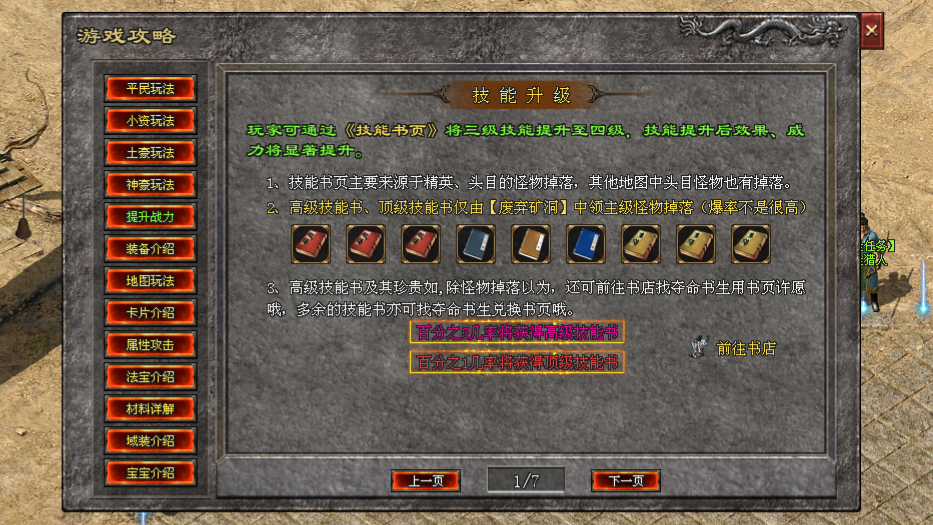Select the 宝宝介绍 tab
Screen dimensions: 933x525
(x=150, y=473)
